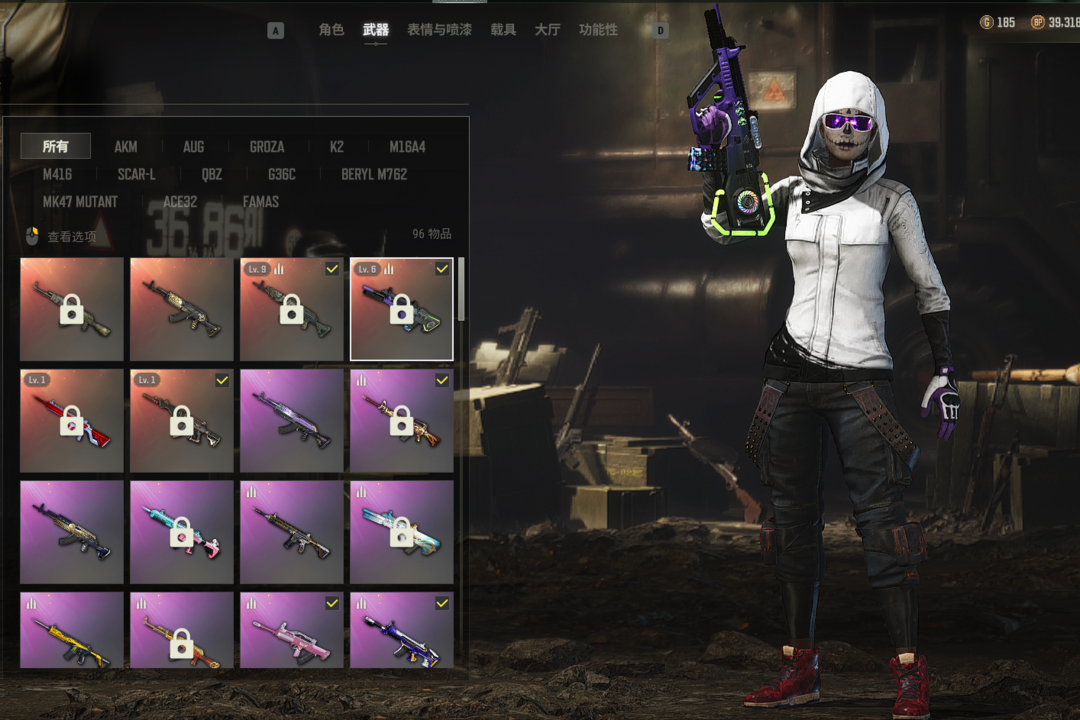Select the Lv. 9 locked weapon skin
Viewport: 1080px width, 720px height.
[x=291, y=309]
